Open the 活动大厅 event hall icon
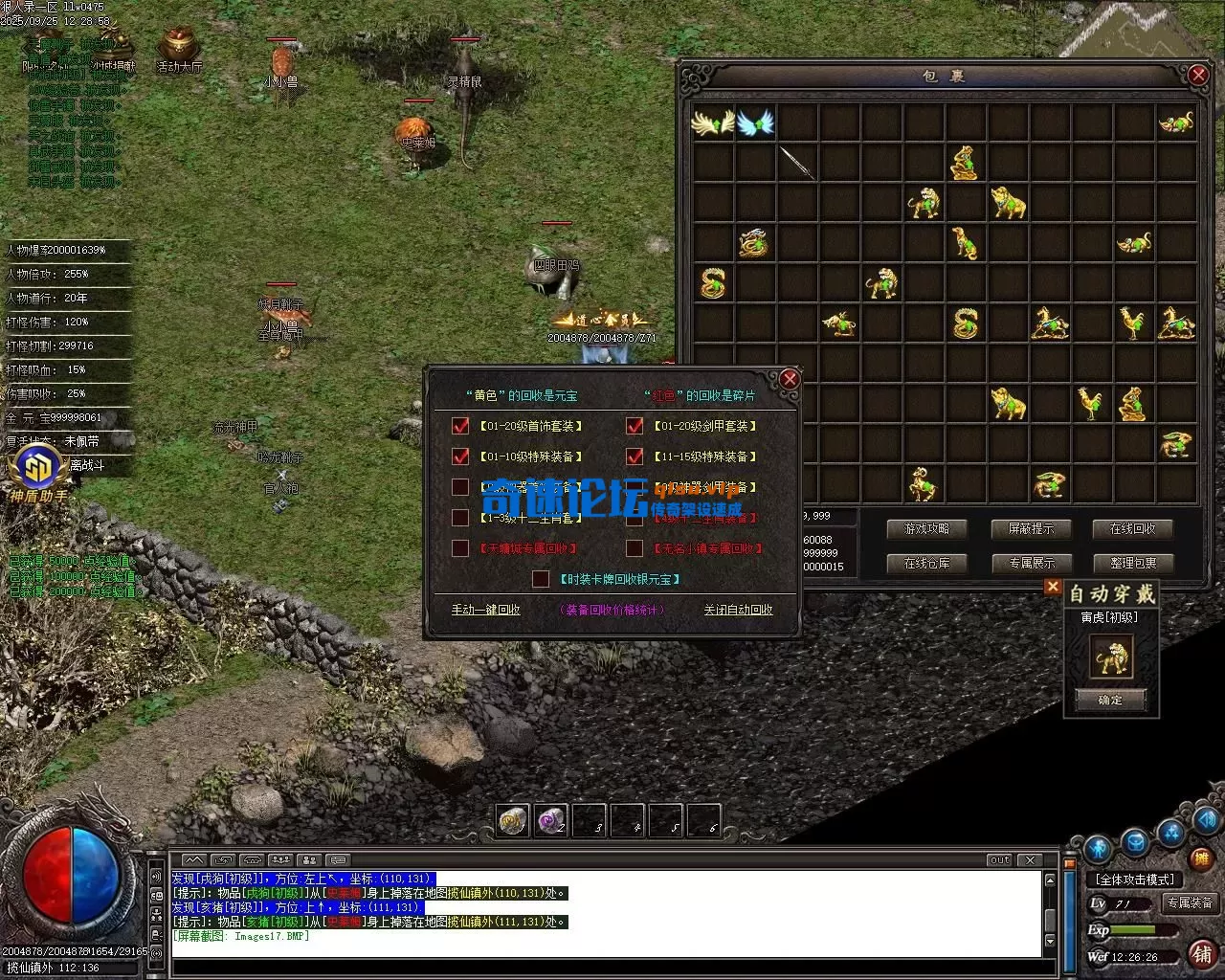Image resolution: width=1225 pixels, height=980 pixels. [179, 48]
